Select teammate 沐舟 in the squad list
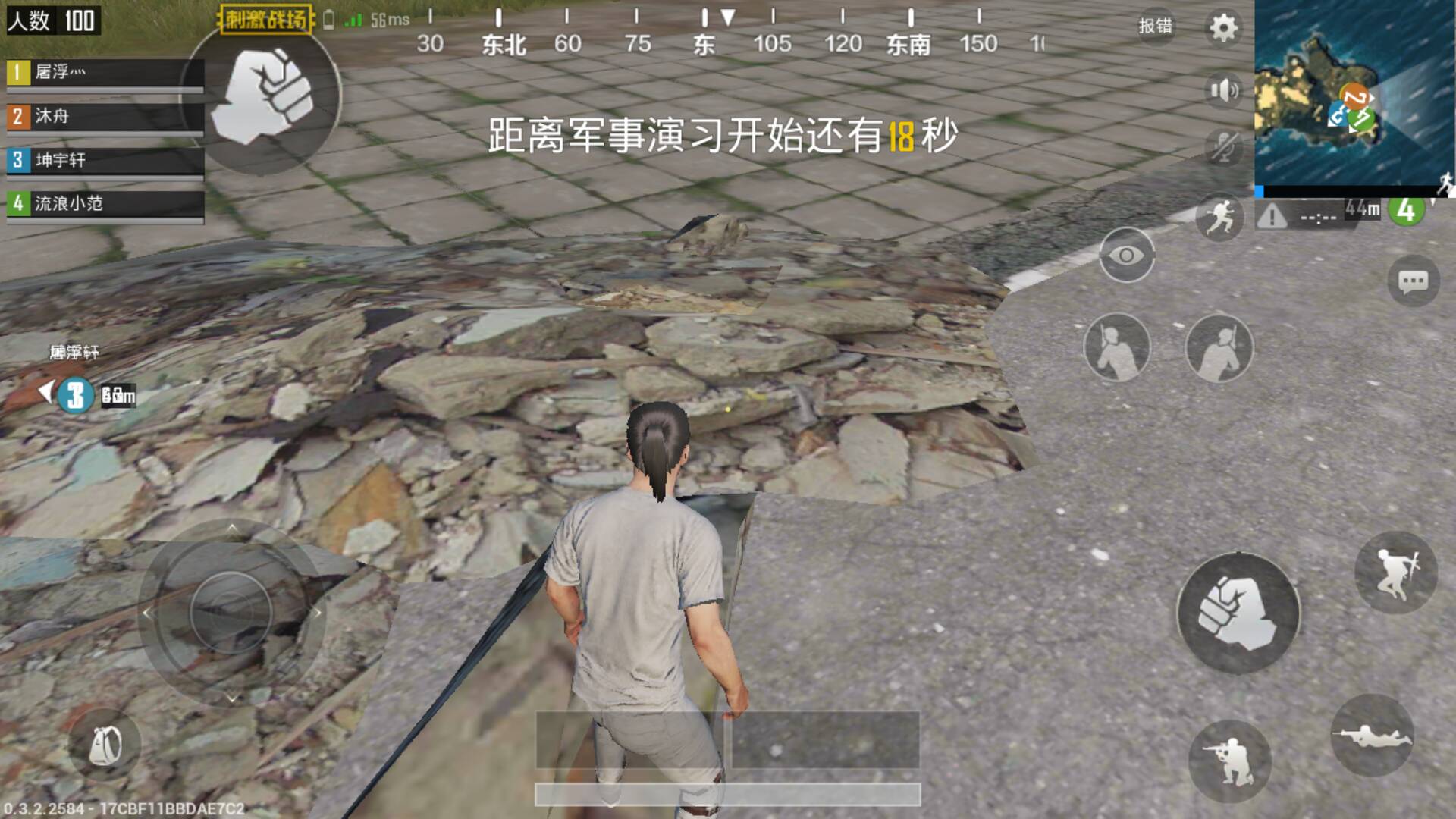 (x=106, y=118)
